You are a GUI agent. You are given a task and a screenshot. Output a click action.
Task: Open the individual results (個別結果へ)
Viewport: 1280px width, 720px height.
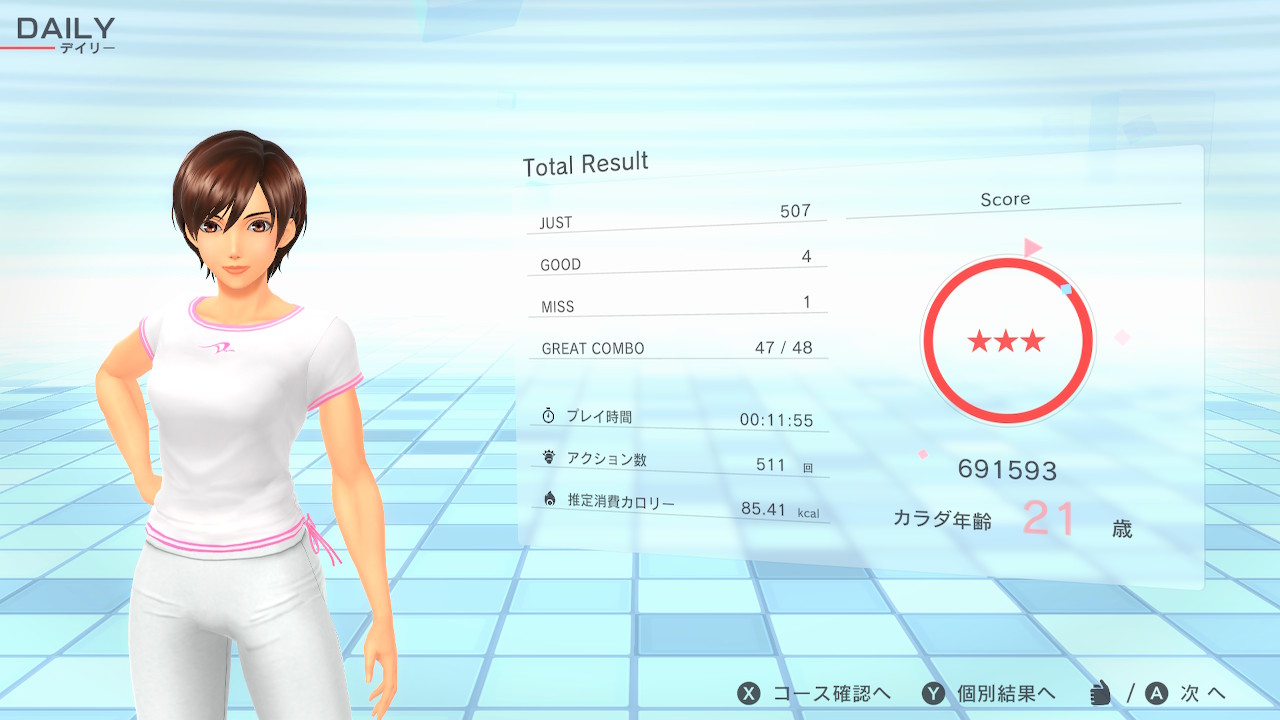click(990, 694)
